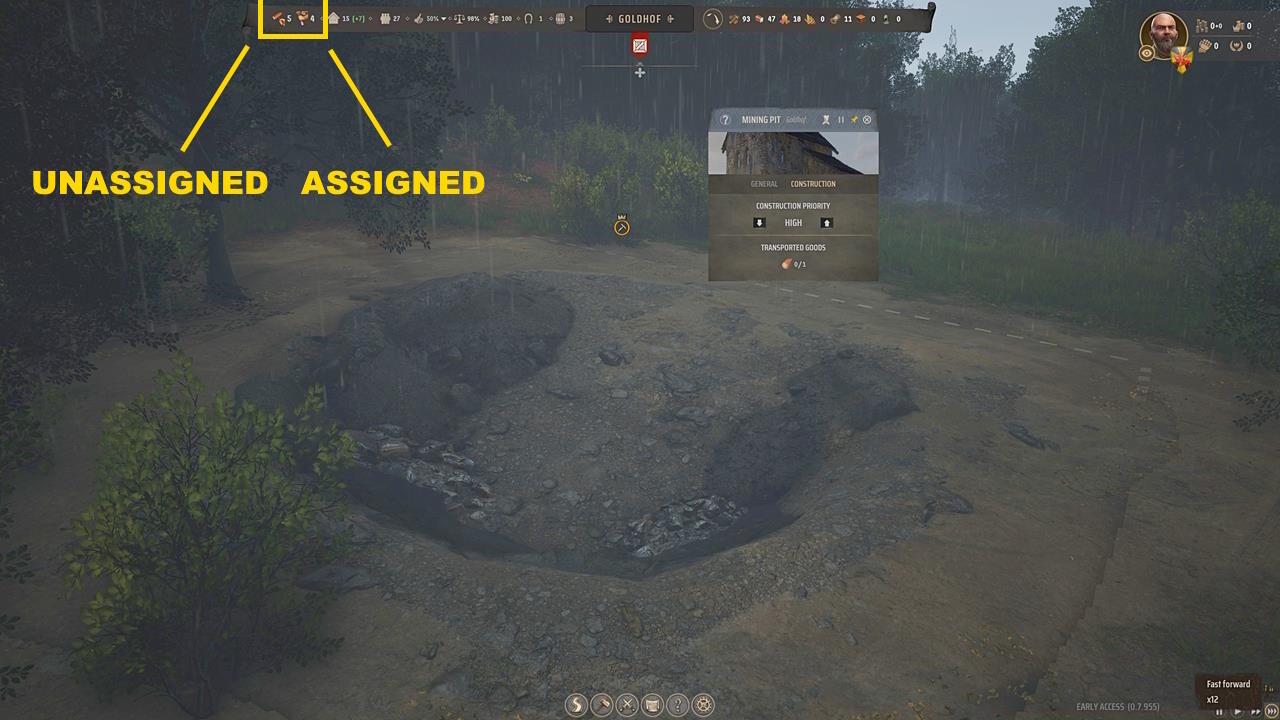The image size is (1280, 720).
Task: Pin the Mining Pit panel with the pin toggle
Action: tap(854, 120)
